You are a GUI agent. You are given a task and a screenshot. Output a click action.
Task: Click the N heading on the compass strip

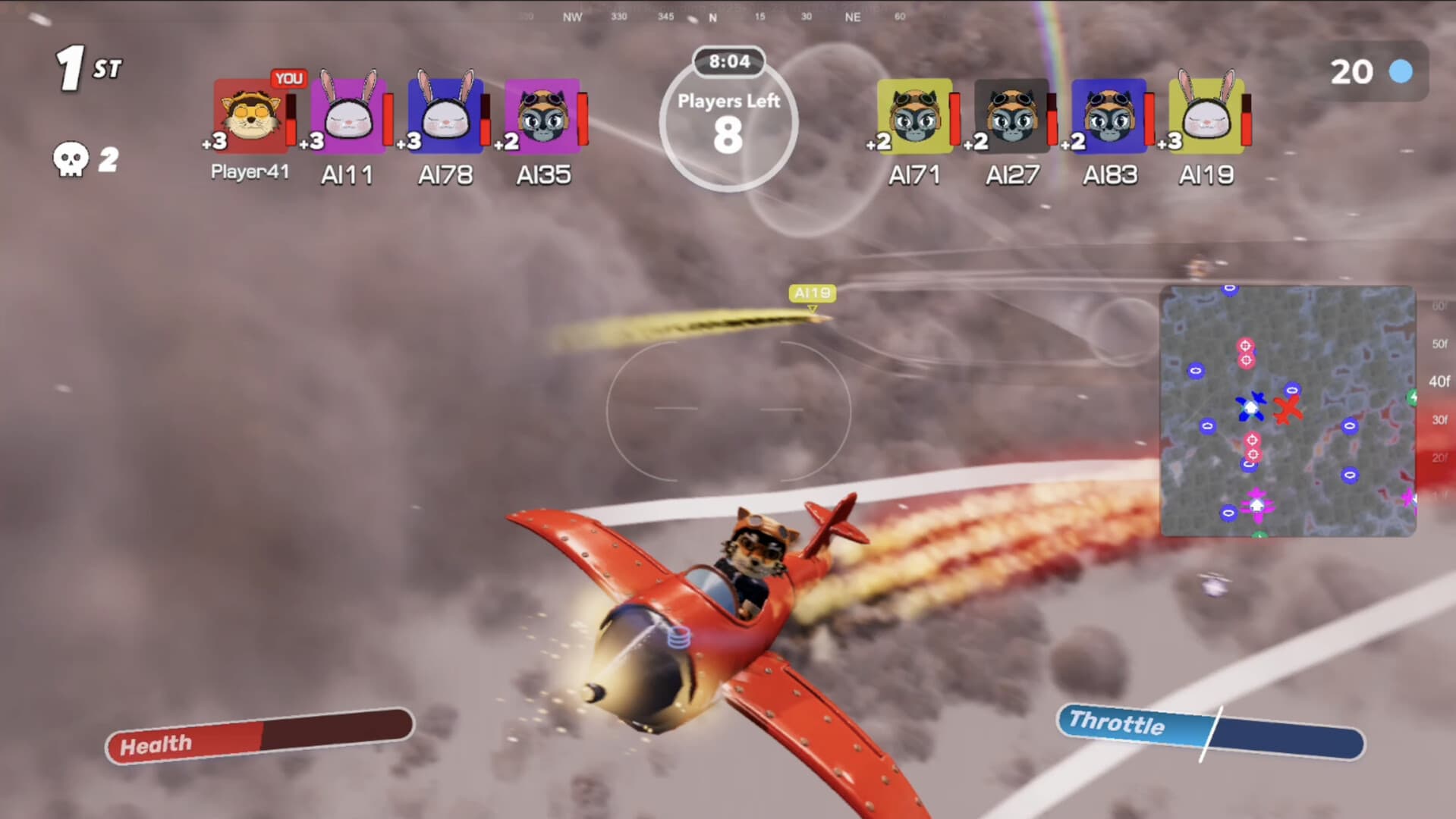[x=711, y=15]
